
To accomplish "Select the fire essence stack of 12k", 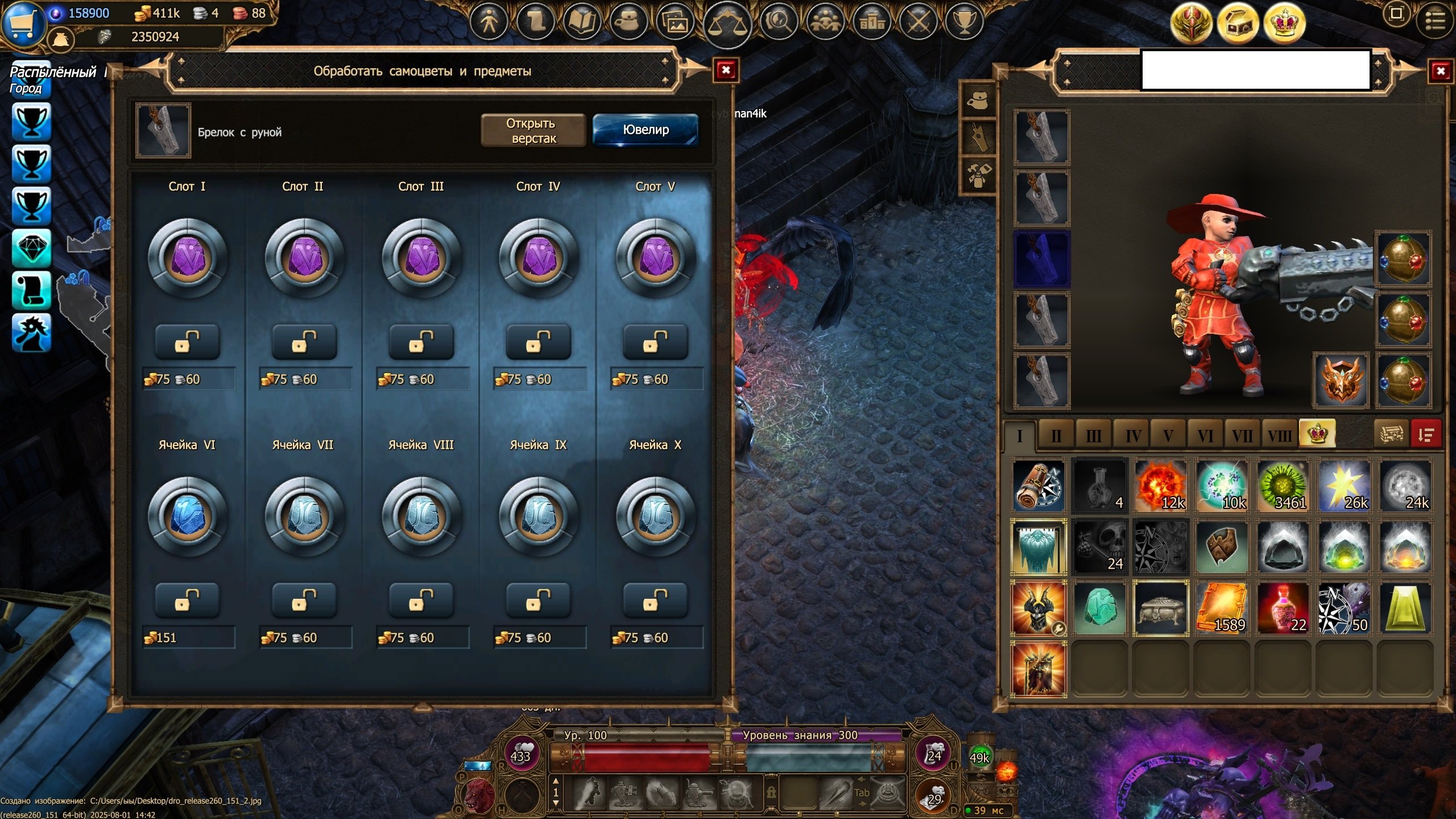I will click(x=1160, y=486).
